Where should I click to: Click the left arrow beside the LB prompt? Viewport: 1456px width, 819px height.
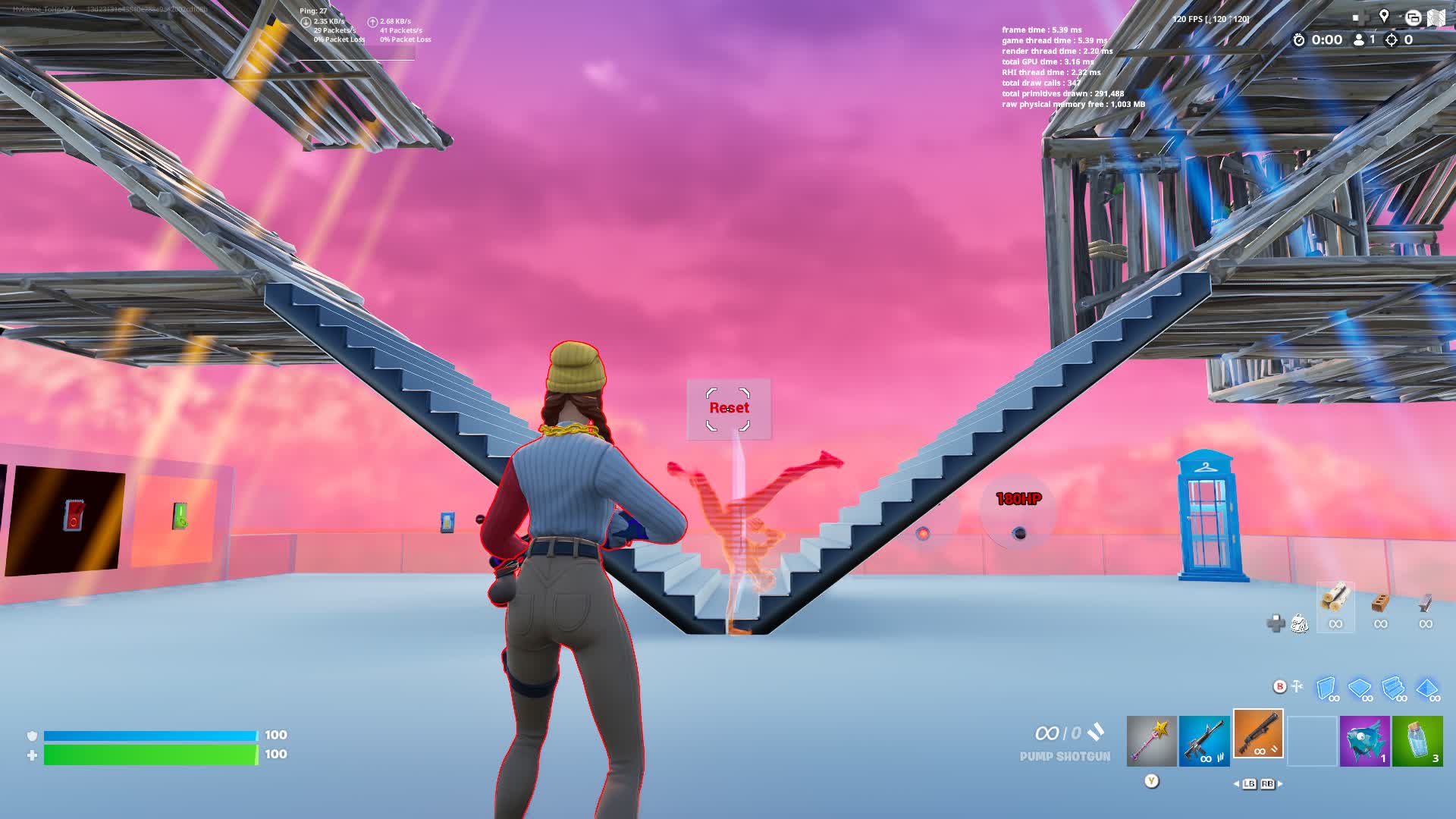coord(1236,783)
